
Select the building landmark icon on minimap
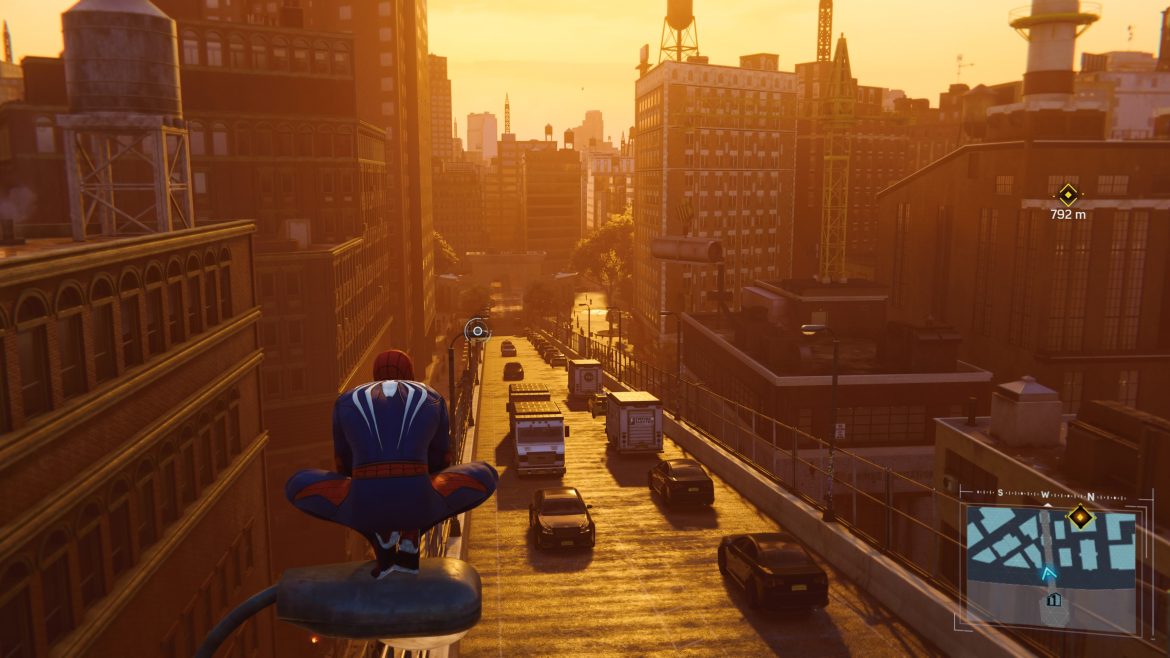(1053, 600)
